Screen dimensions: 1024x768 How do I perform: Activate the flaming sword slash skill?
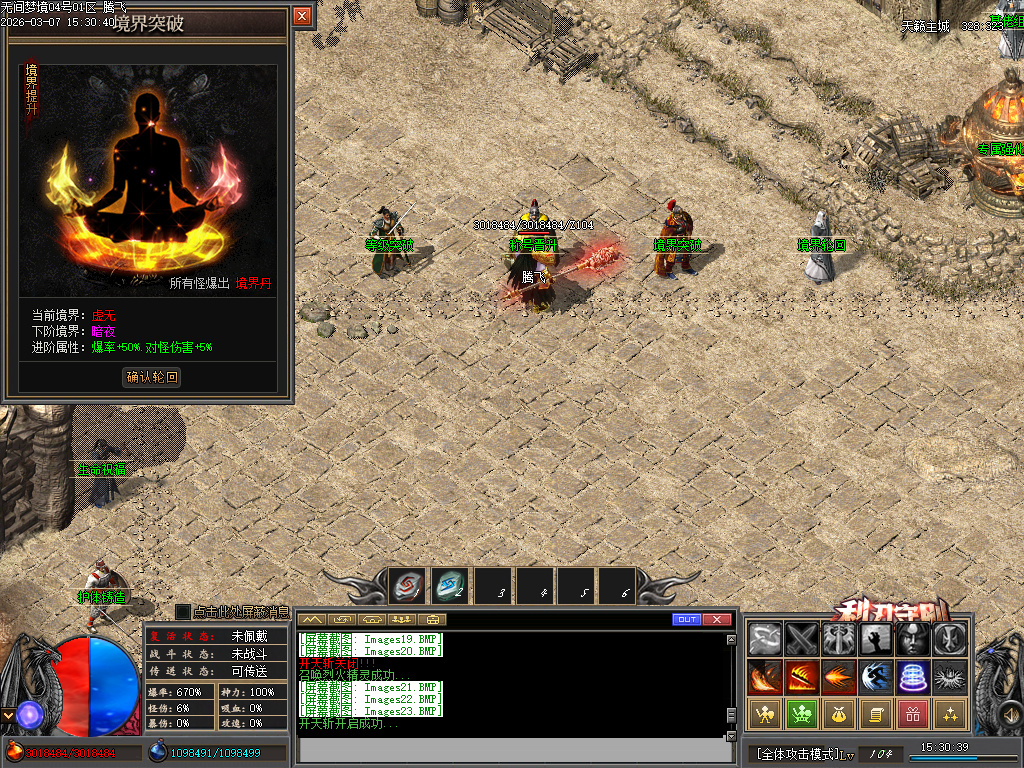(x=801, y=677)
